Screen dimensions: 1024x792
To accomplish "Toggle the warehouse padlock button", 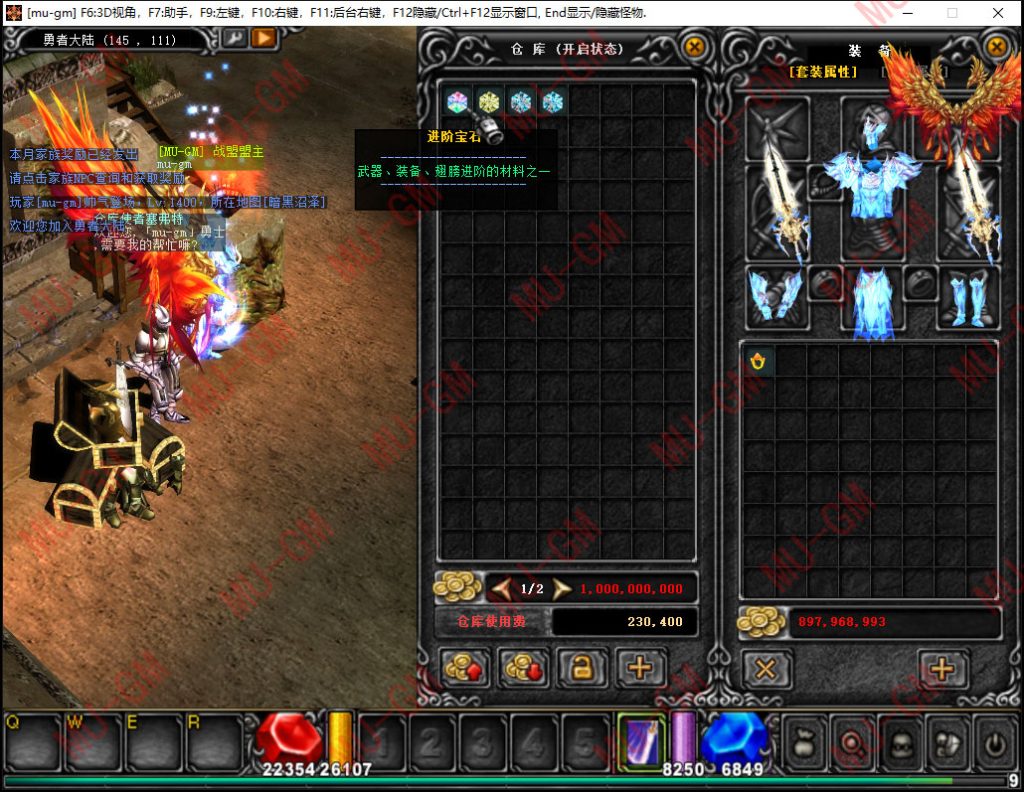I will 582,668.
